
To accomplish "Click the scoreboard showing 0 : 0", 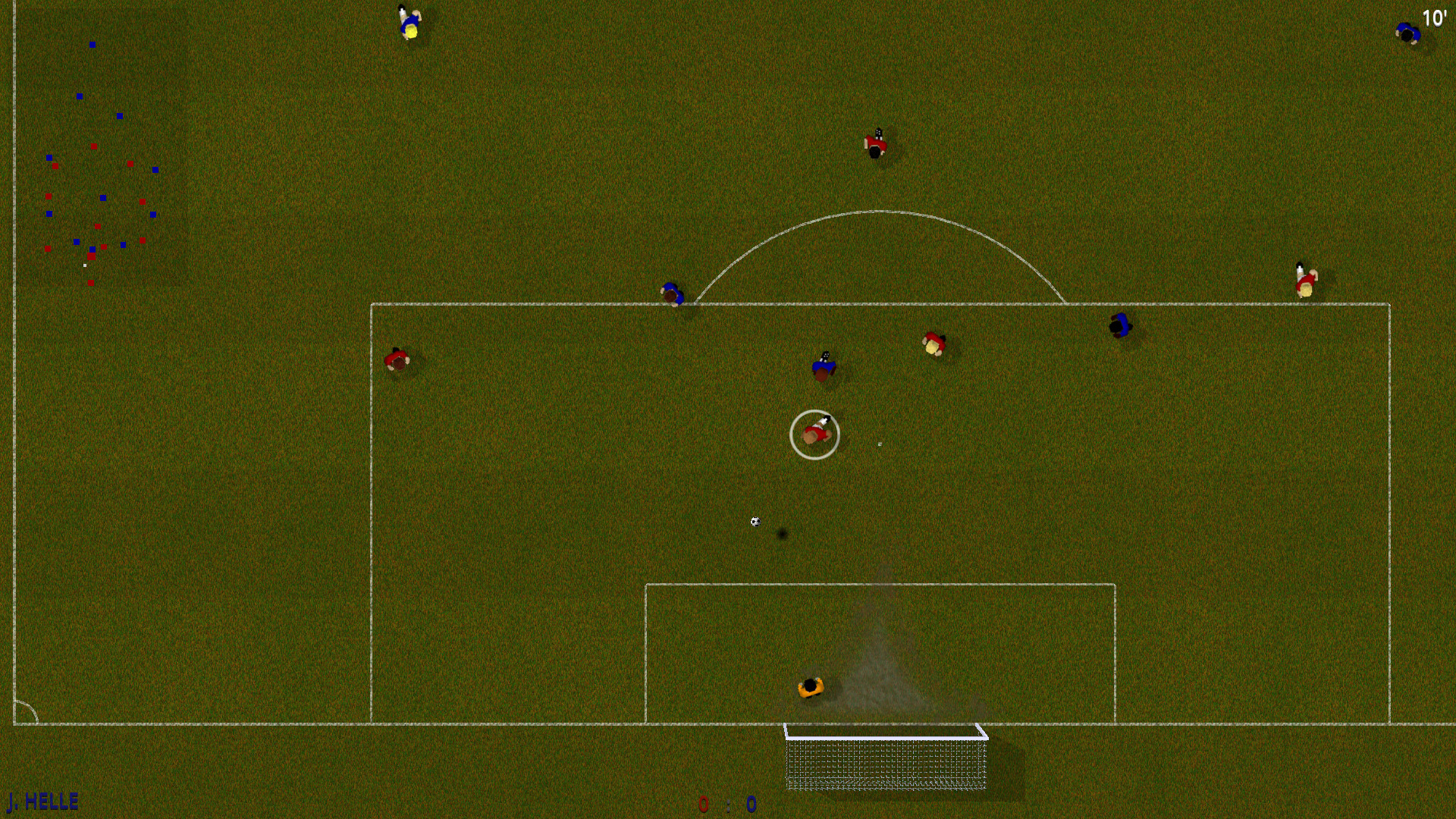I will click(726, 806).
